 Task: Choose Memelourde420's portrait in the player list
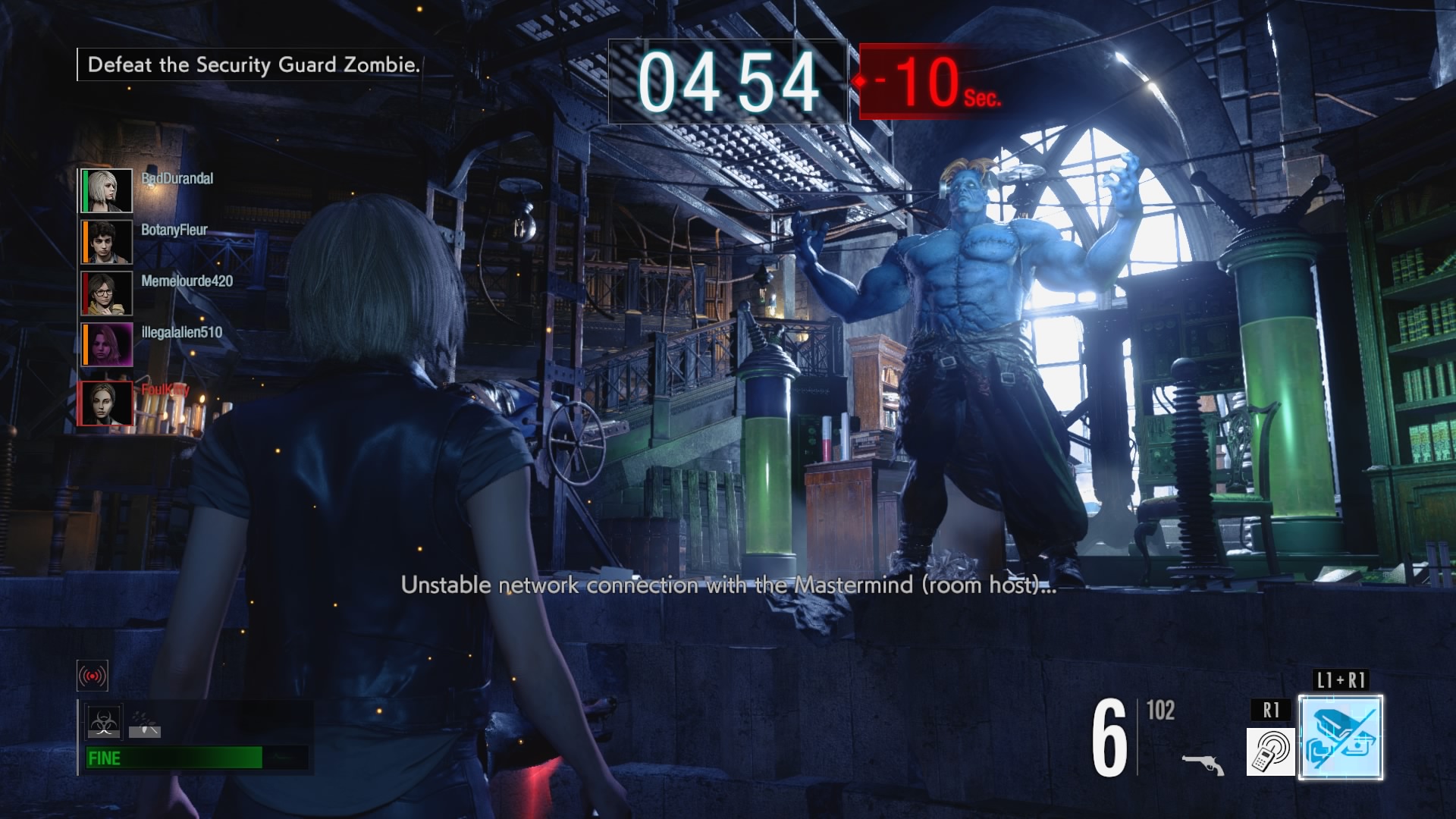coord(107,293)
